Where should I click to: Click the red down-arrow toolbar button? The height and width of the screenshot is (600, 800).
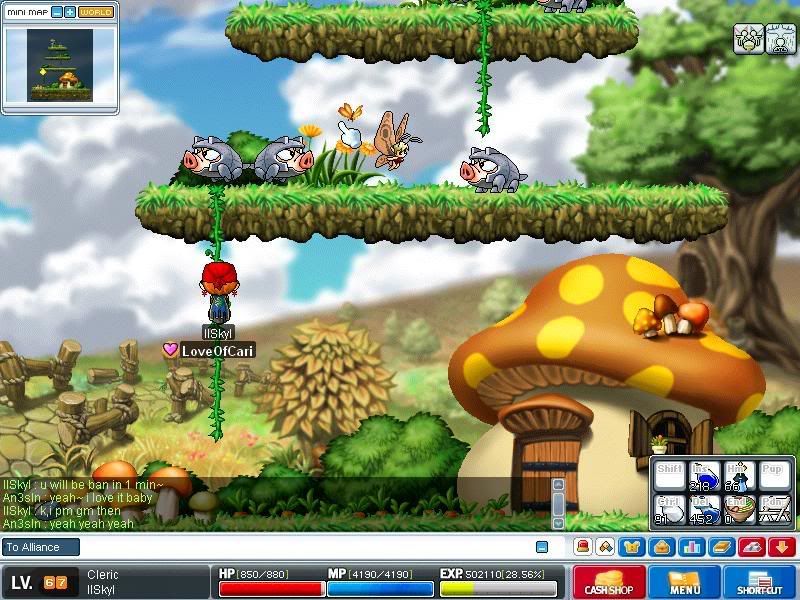[782, 547]
